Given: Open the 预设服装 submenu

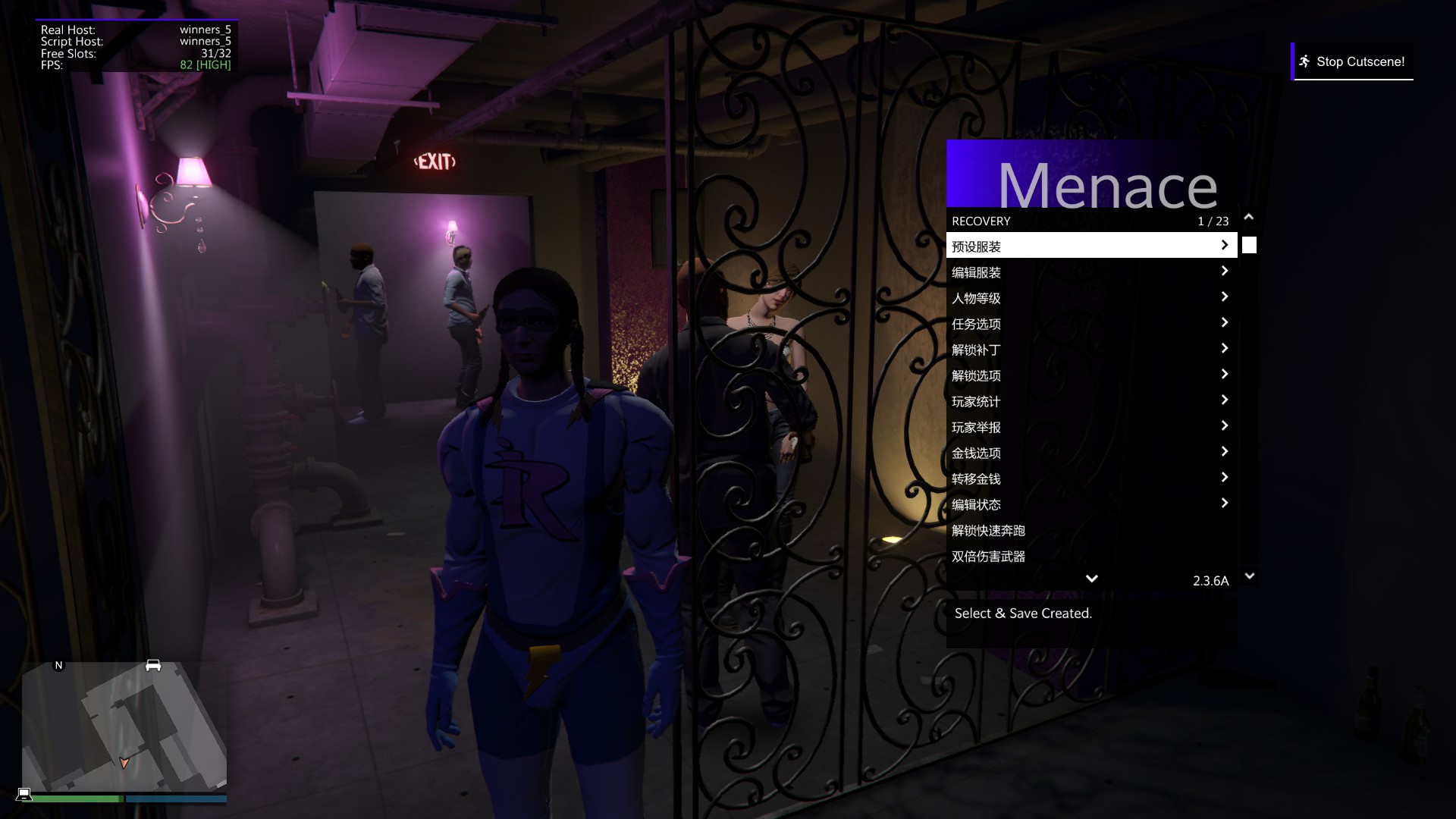Looking at the screenshot, I should [x=1090, y=246].
